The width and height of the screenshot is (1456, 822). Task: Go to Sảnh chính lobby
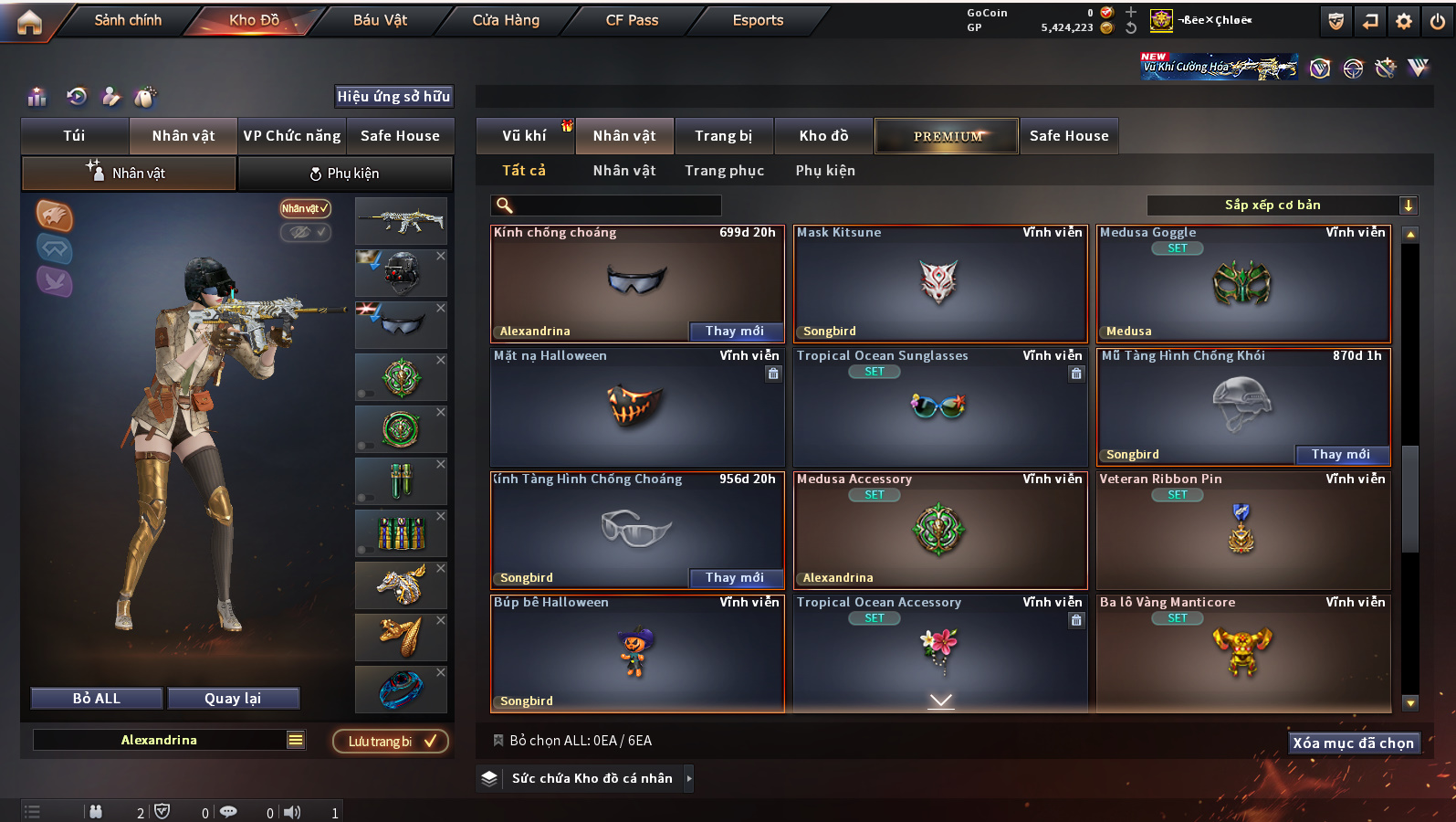point(128,20)
